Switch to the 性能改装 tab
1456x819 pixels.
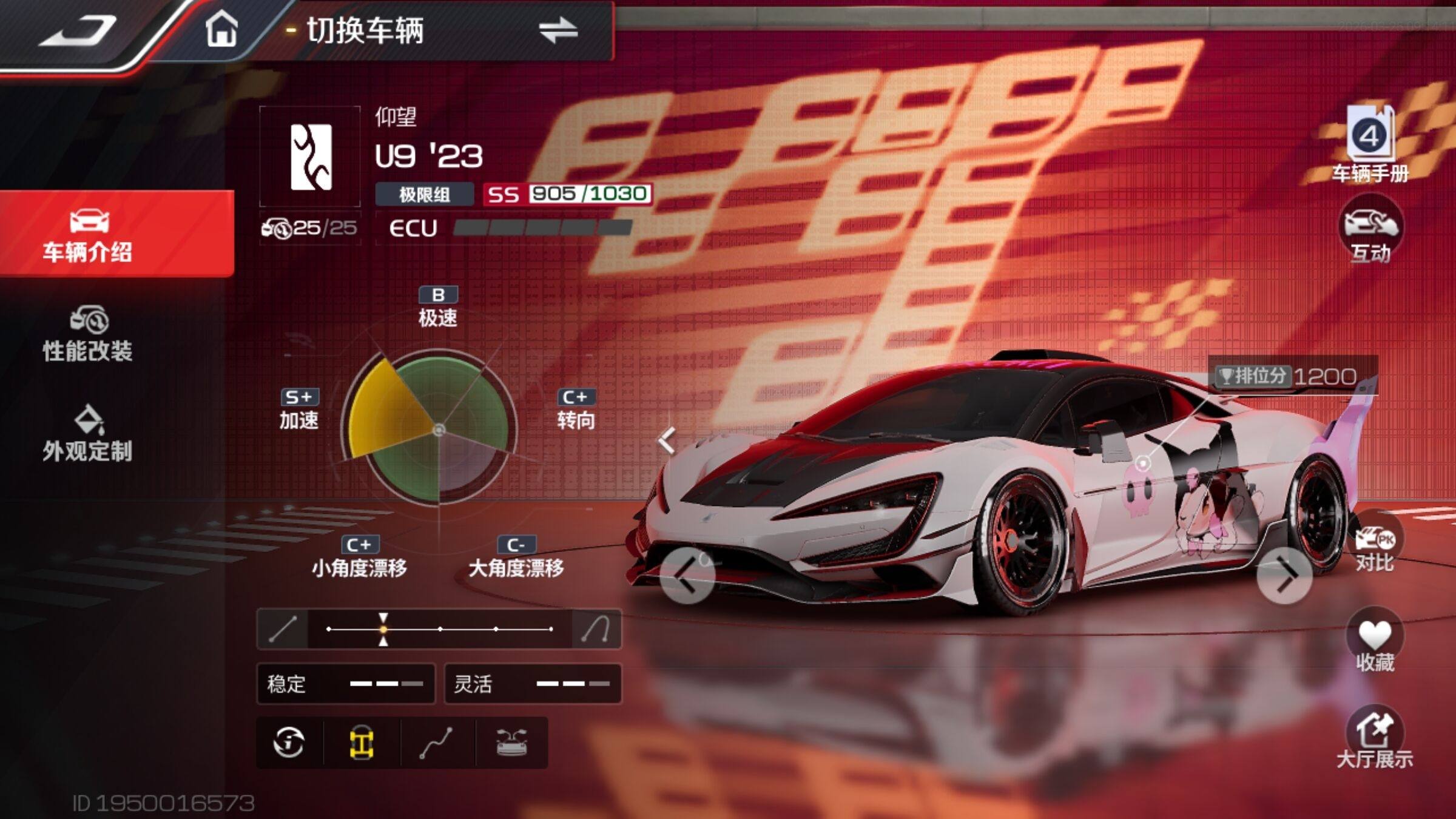point(88,335)
